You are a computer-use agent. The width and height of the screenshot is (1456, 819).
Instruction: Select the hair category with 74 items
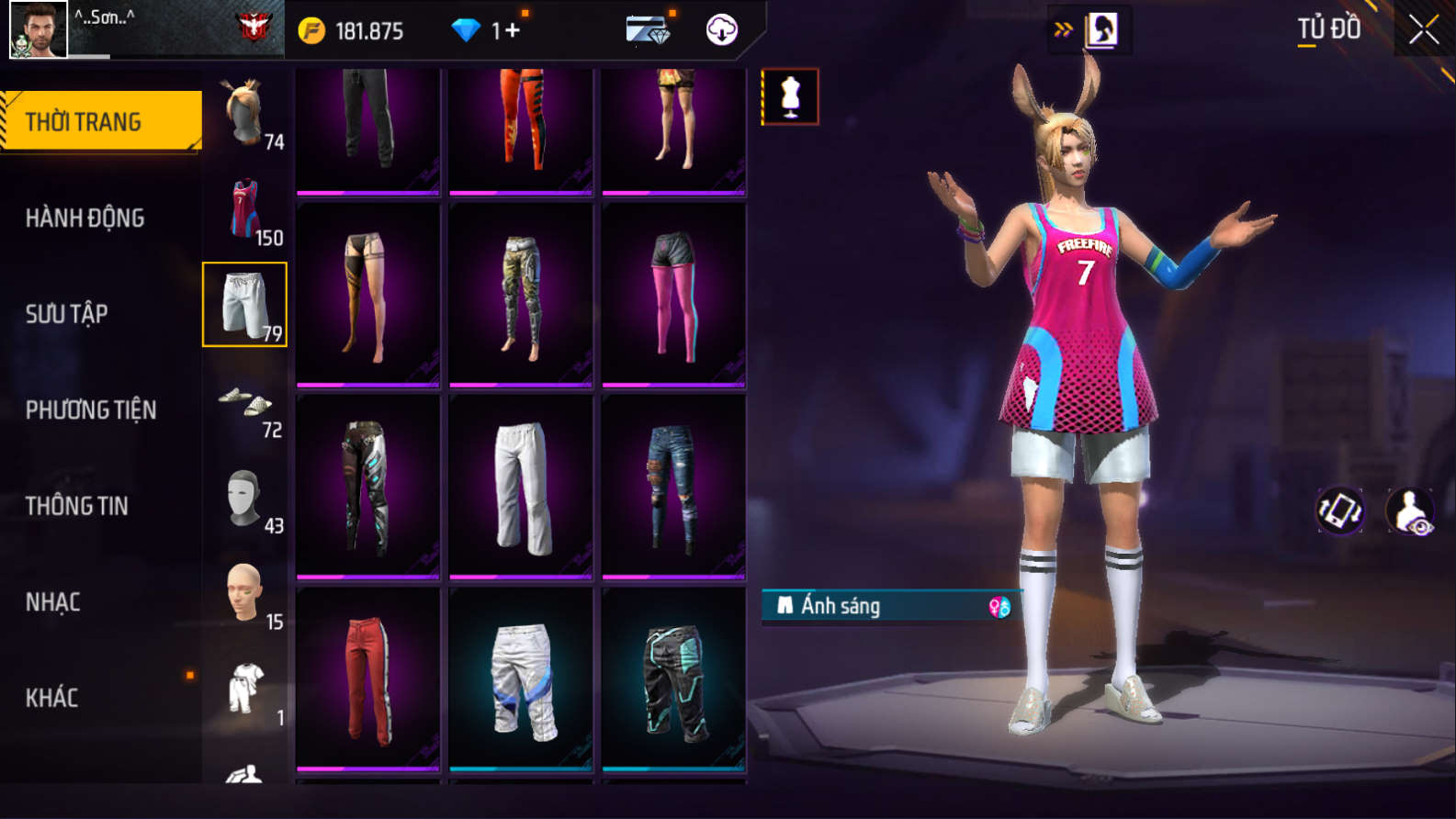point(245,114)
